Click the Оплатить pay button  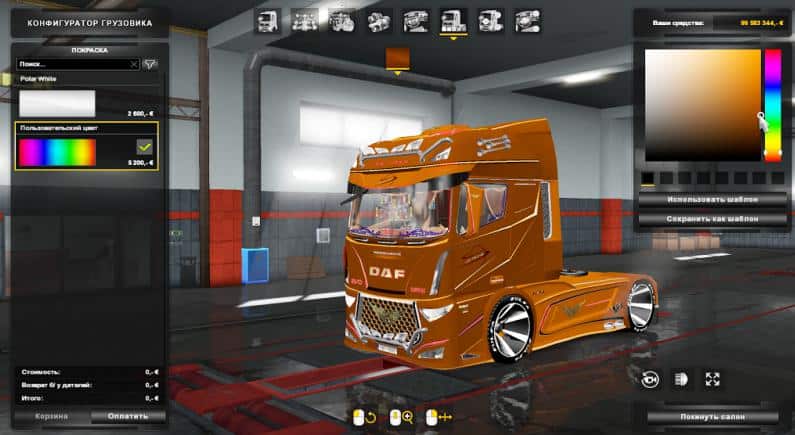pyautogui.click(x=128, y=416)
